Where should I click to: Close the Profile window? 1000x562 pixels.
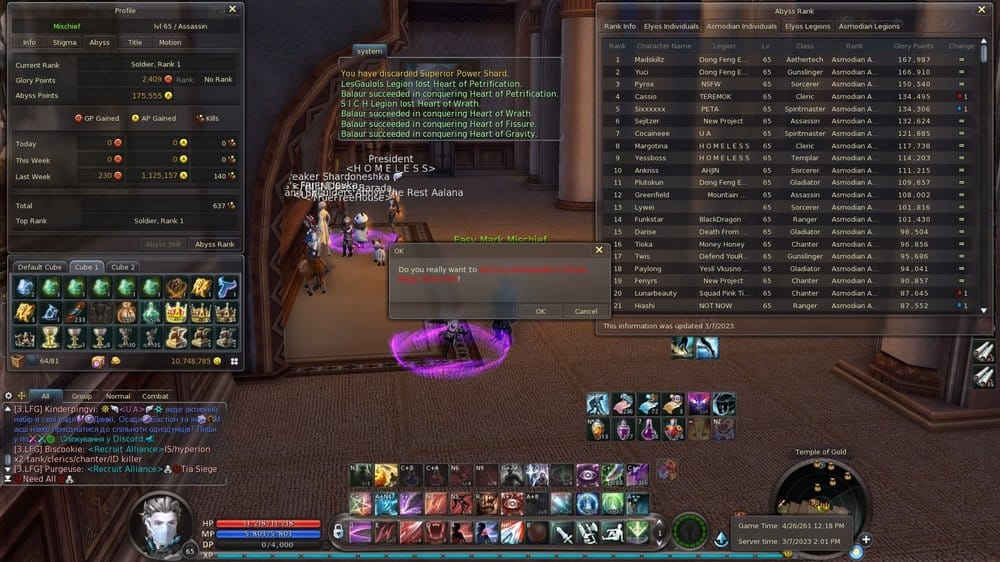point(232,9)
